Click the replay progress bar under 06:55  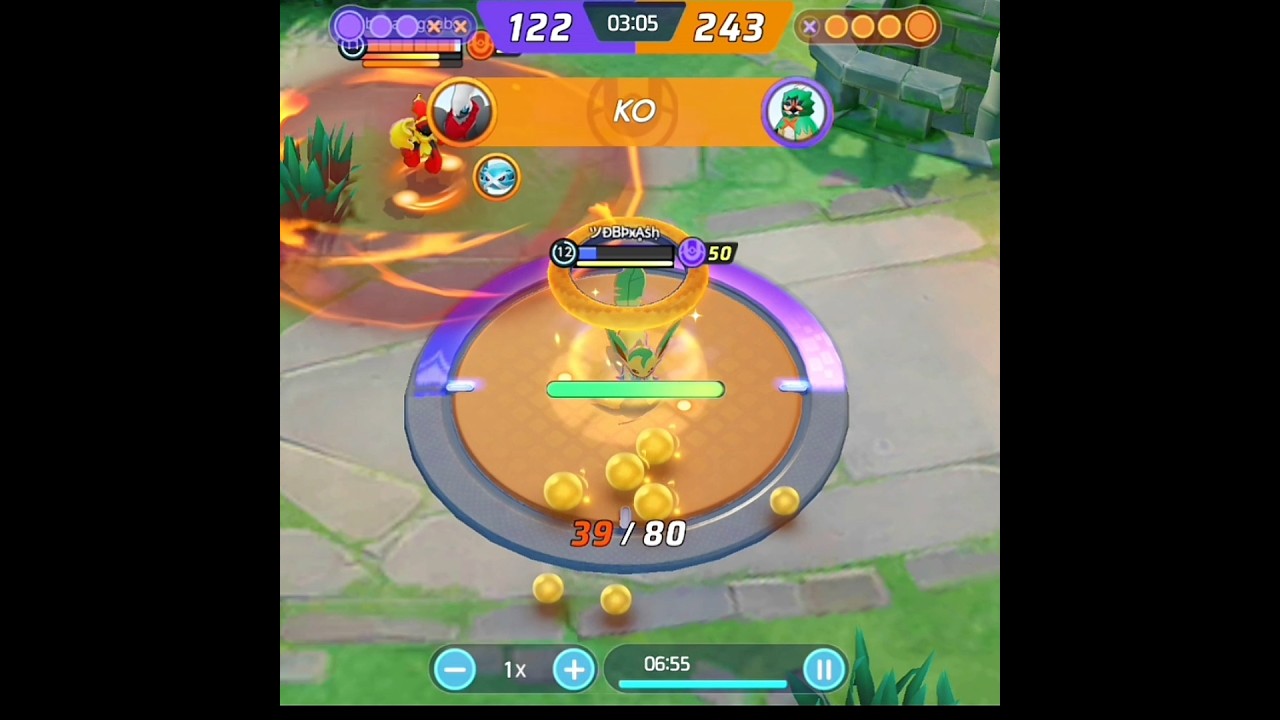[x=702, y=685]
